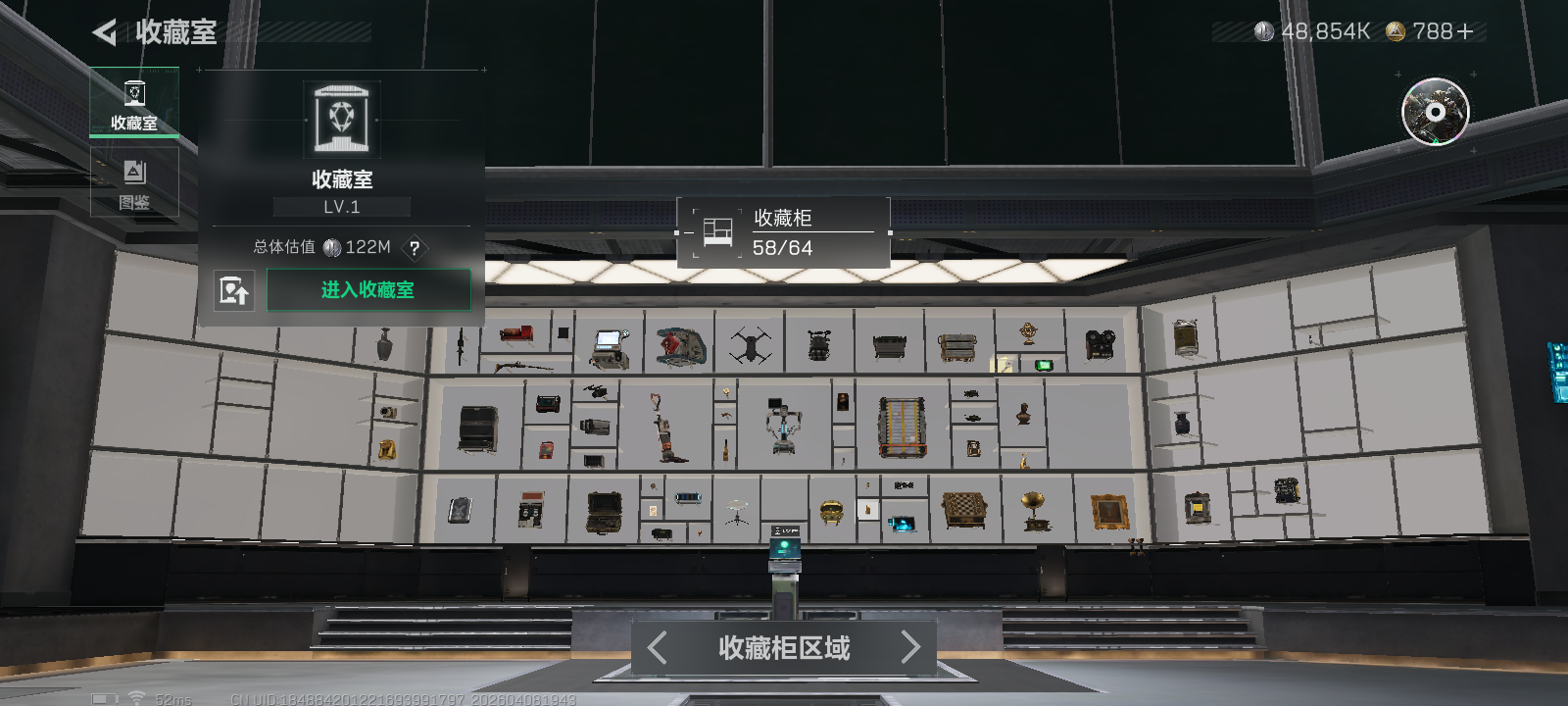
Task: Select the 收藏室 collection room sidebar icon
Action: click(x=134, y=101)
